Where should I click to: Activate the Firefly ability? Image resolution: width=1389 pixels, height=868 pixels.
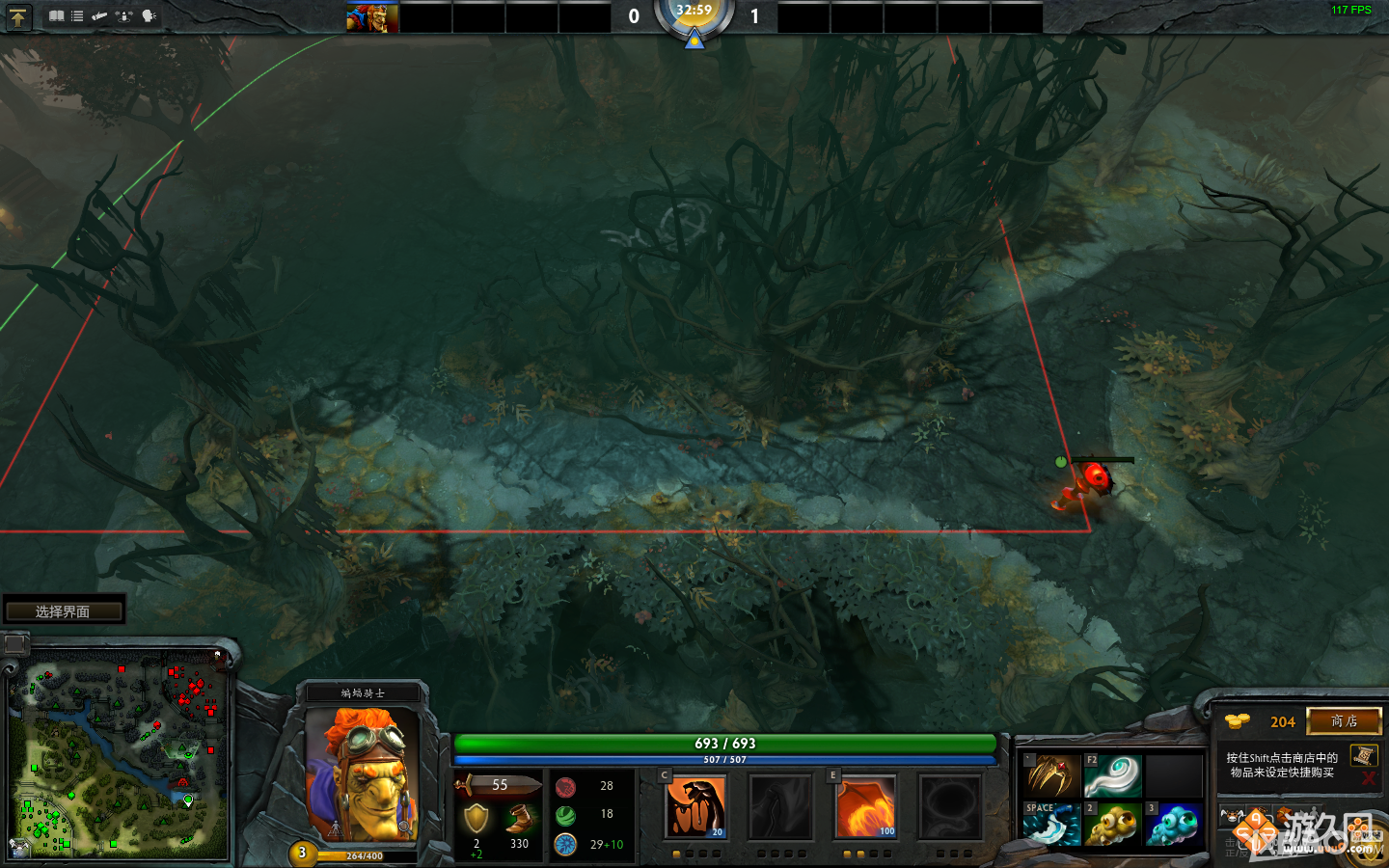pos(865,806)
